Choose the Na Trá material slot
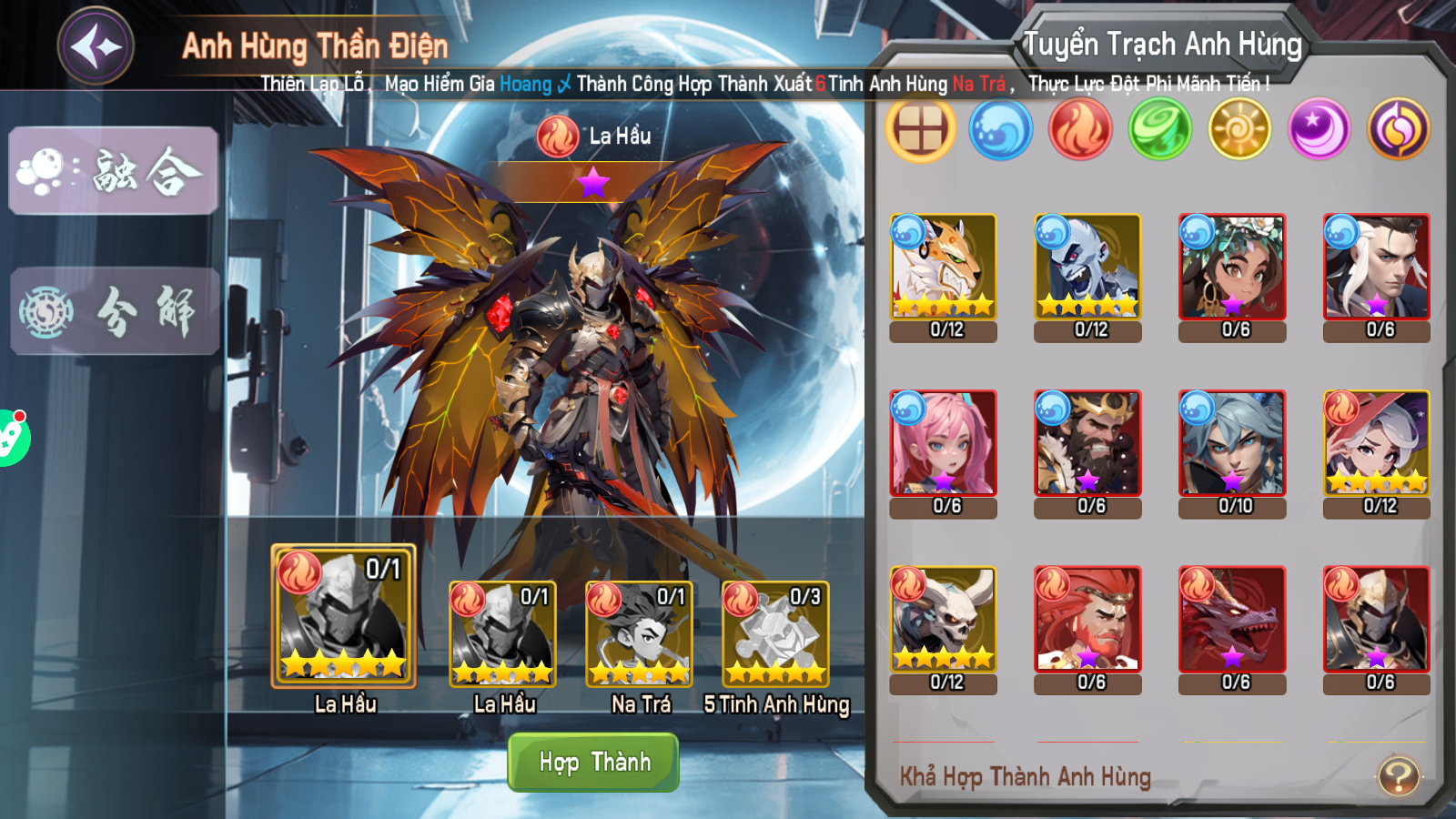This screenshot has width=1456, height=819. (639, 634)
